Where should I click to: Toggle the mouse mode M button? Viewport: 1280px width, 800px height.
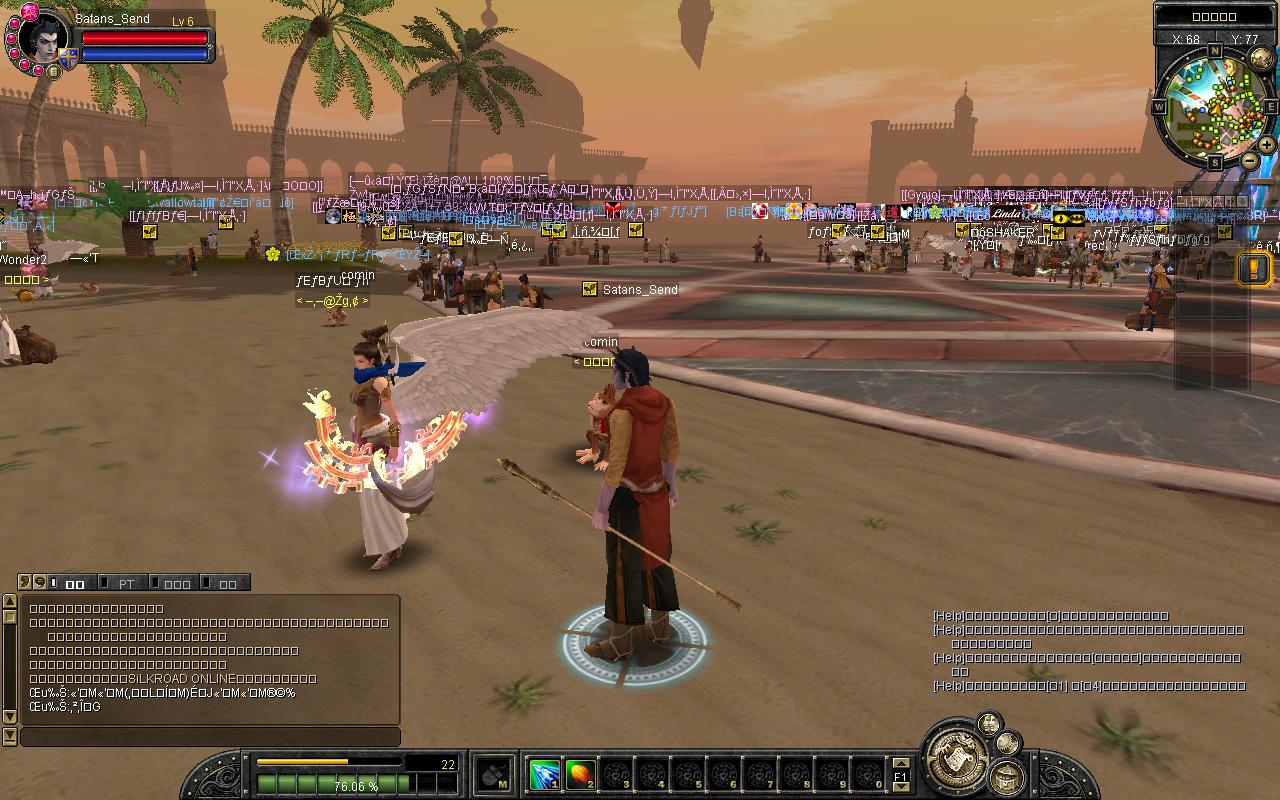click(494, 774)
